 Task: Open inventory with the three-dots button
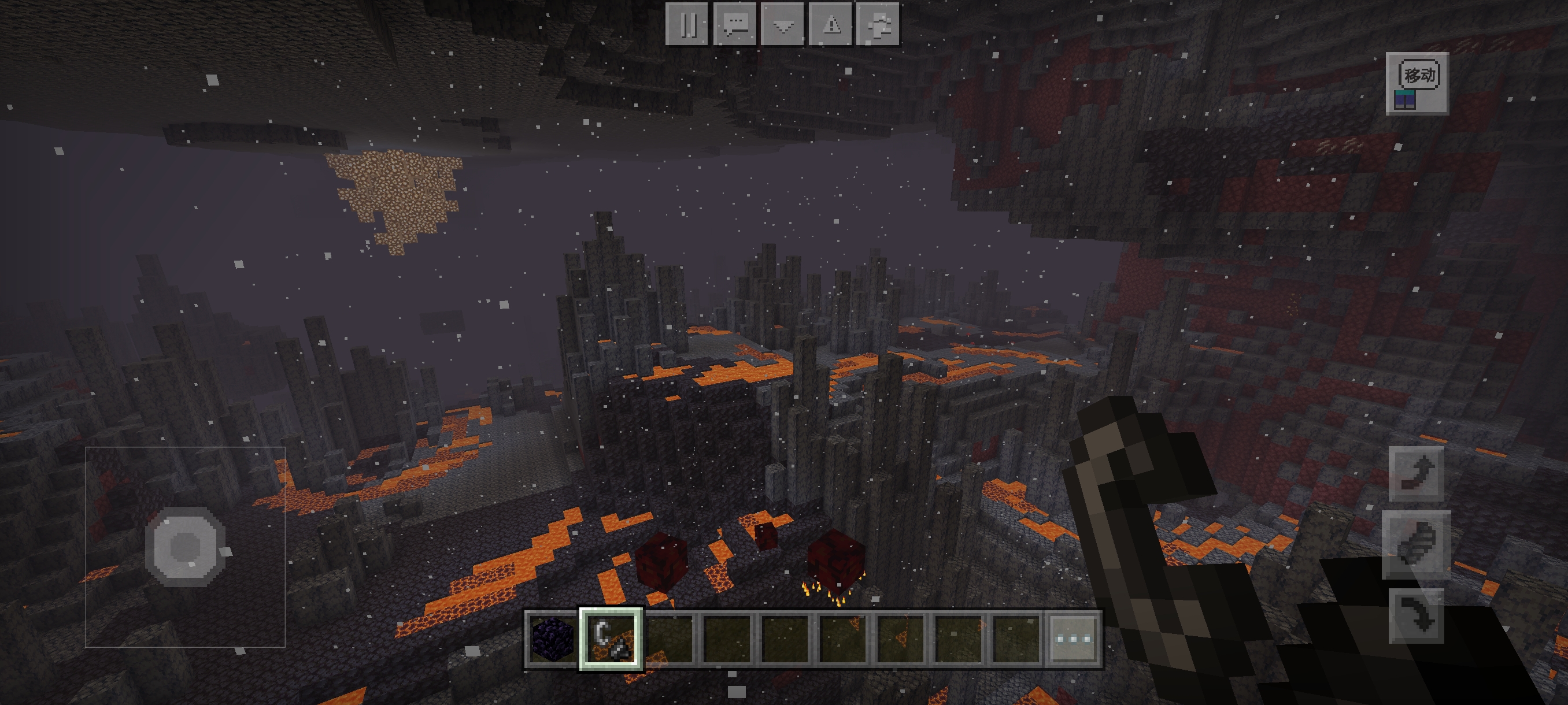(x=1073, y=639)
